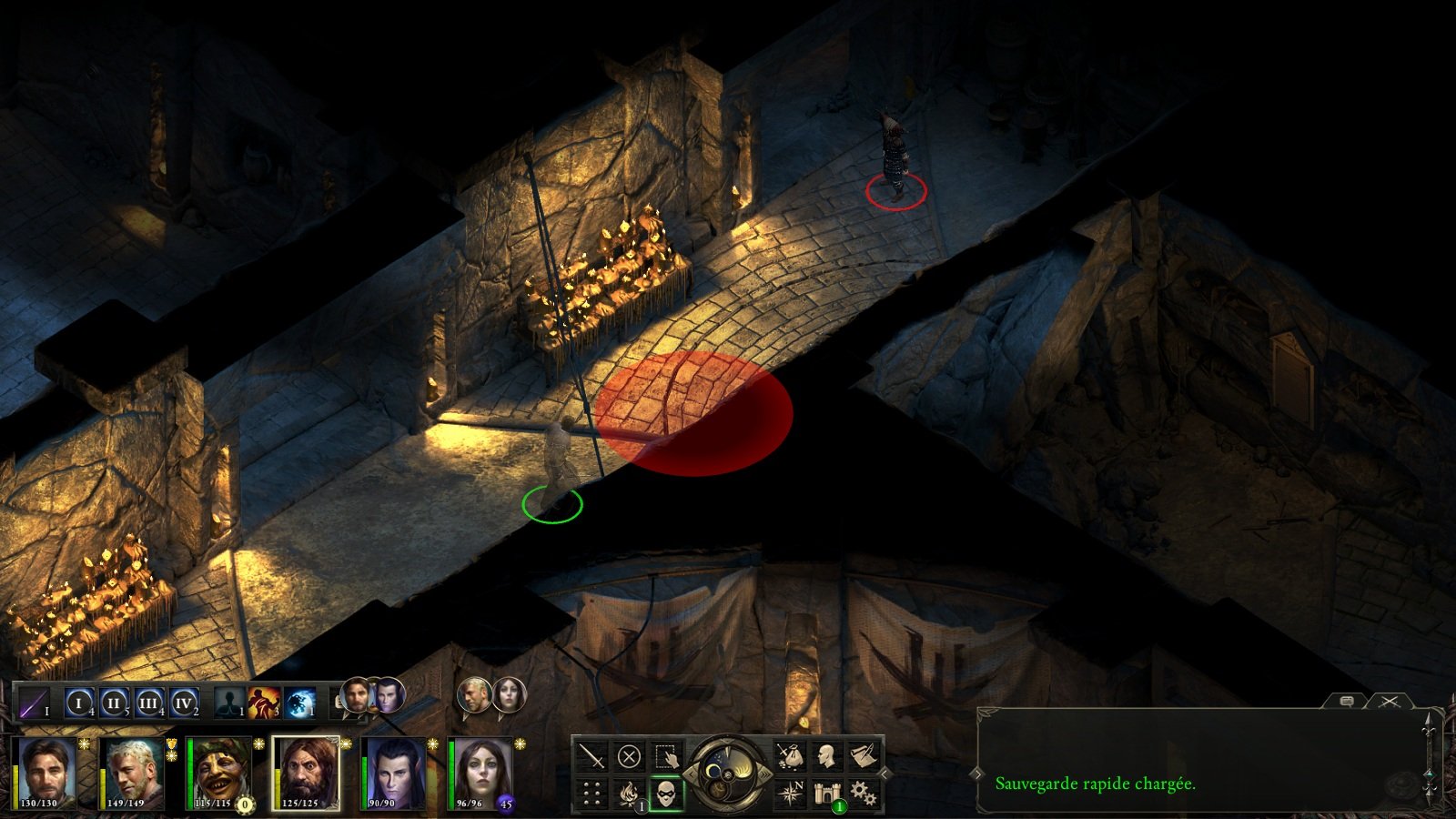Open the stronghold castle button
This screenshot has width=1456, height=819.
coord(826,794)
